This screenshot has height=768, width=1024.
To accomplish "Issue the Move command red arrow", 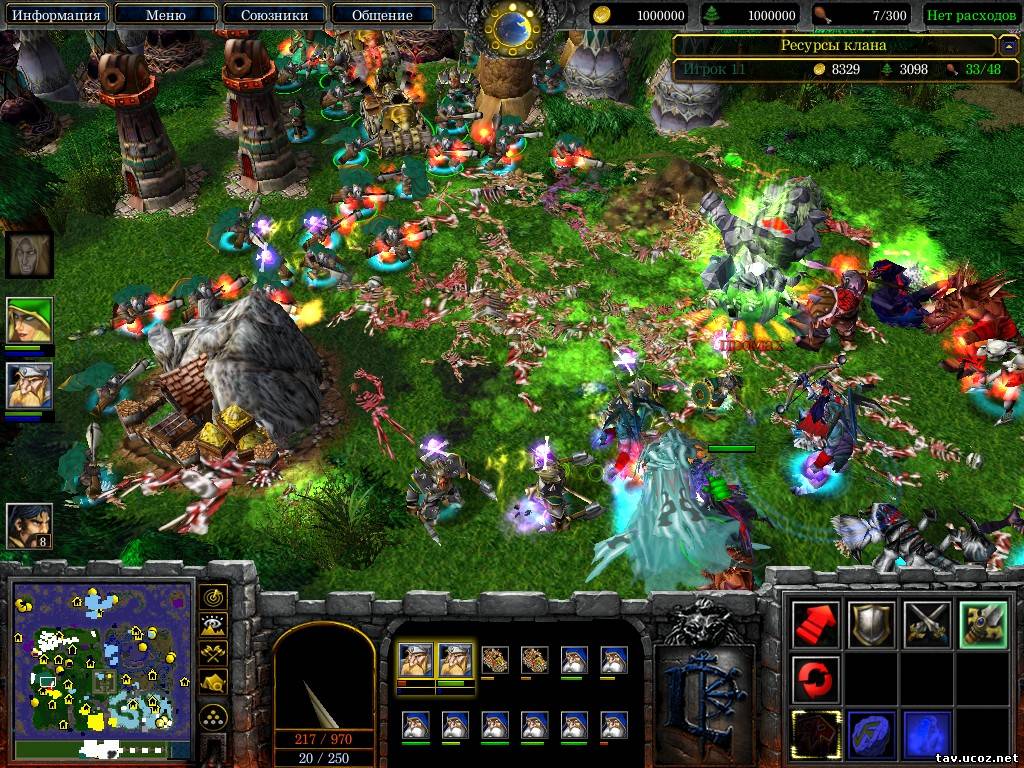I will click(x=814, y=624).
